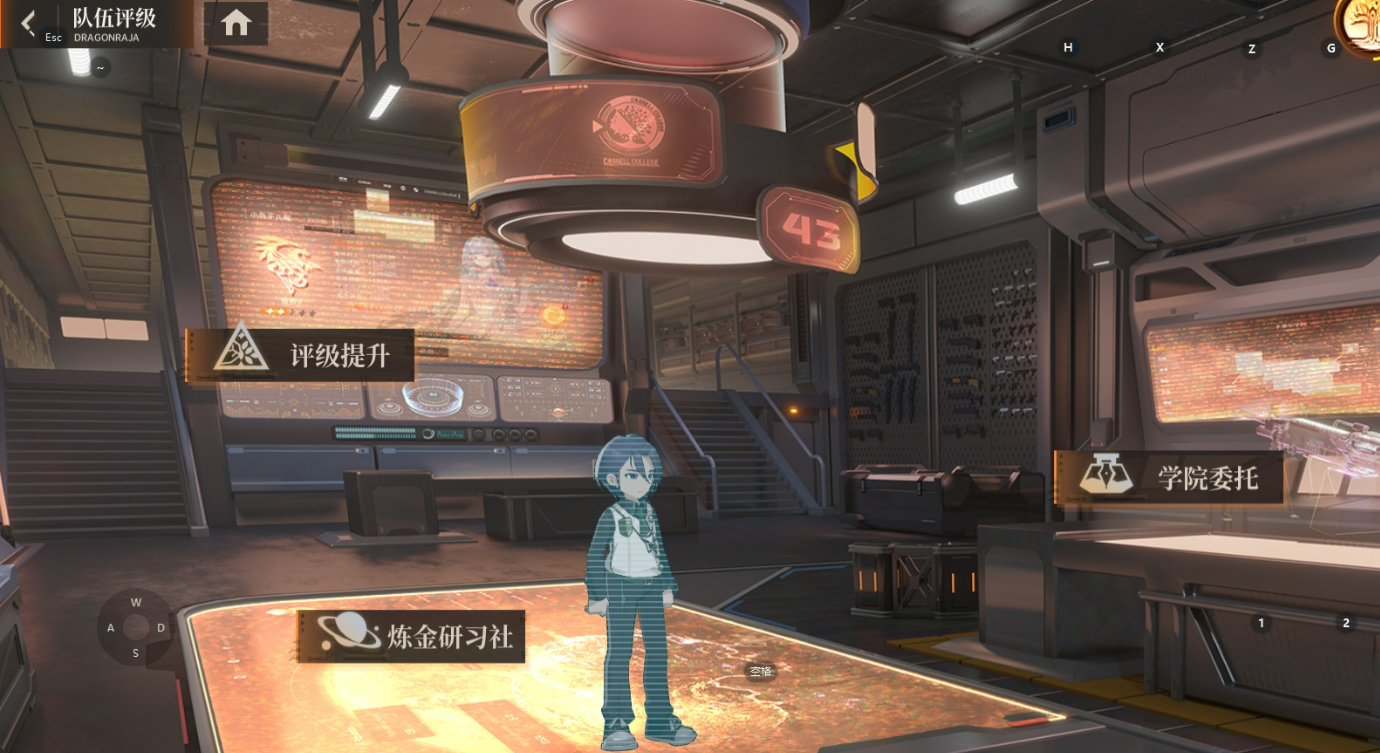
Task: Open 学院委托 academy commissions
Action: click(x=1169, y=477)
